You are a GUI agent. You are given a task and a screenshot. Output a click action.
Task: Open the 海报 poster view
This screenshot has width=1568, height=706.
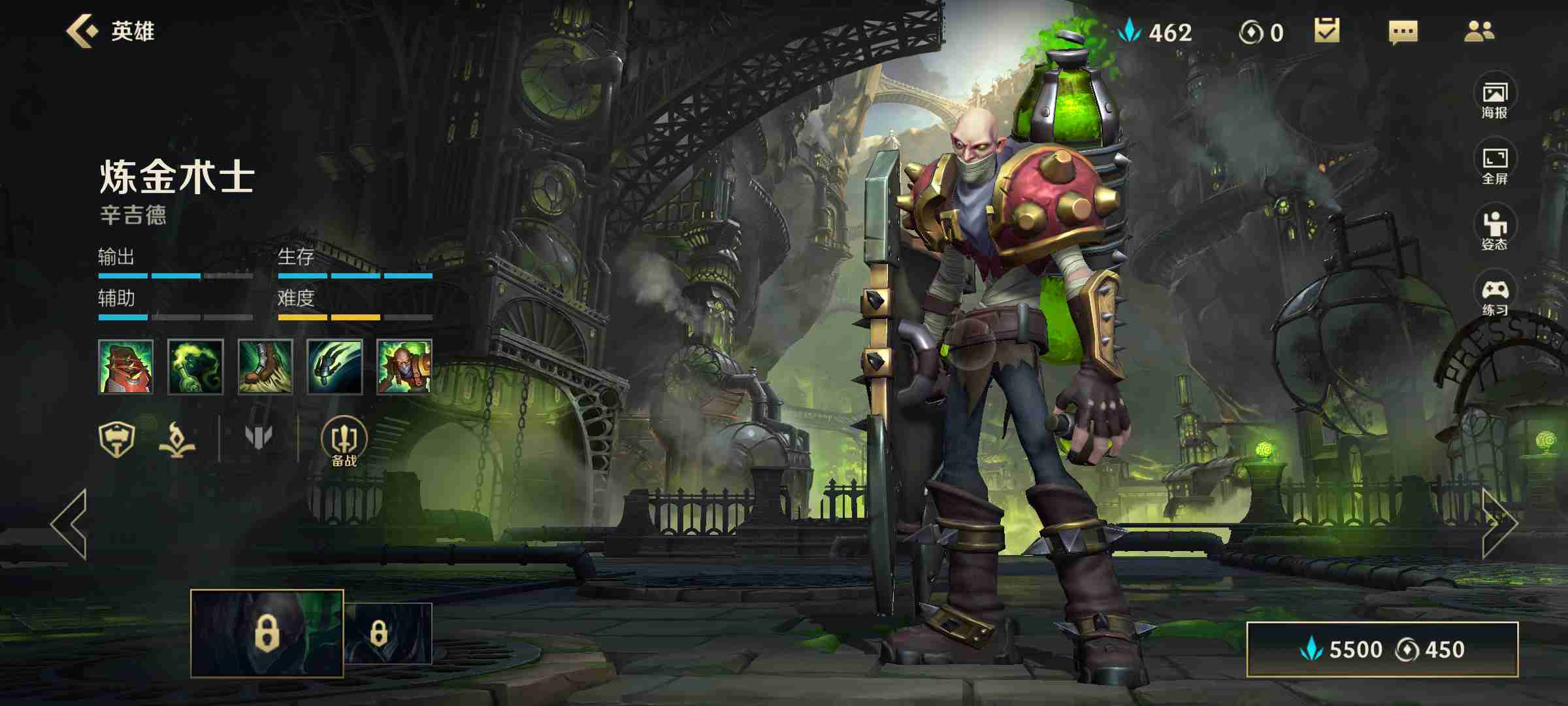click(1494, 98)
